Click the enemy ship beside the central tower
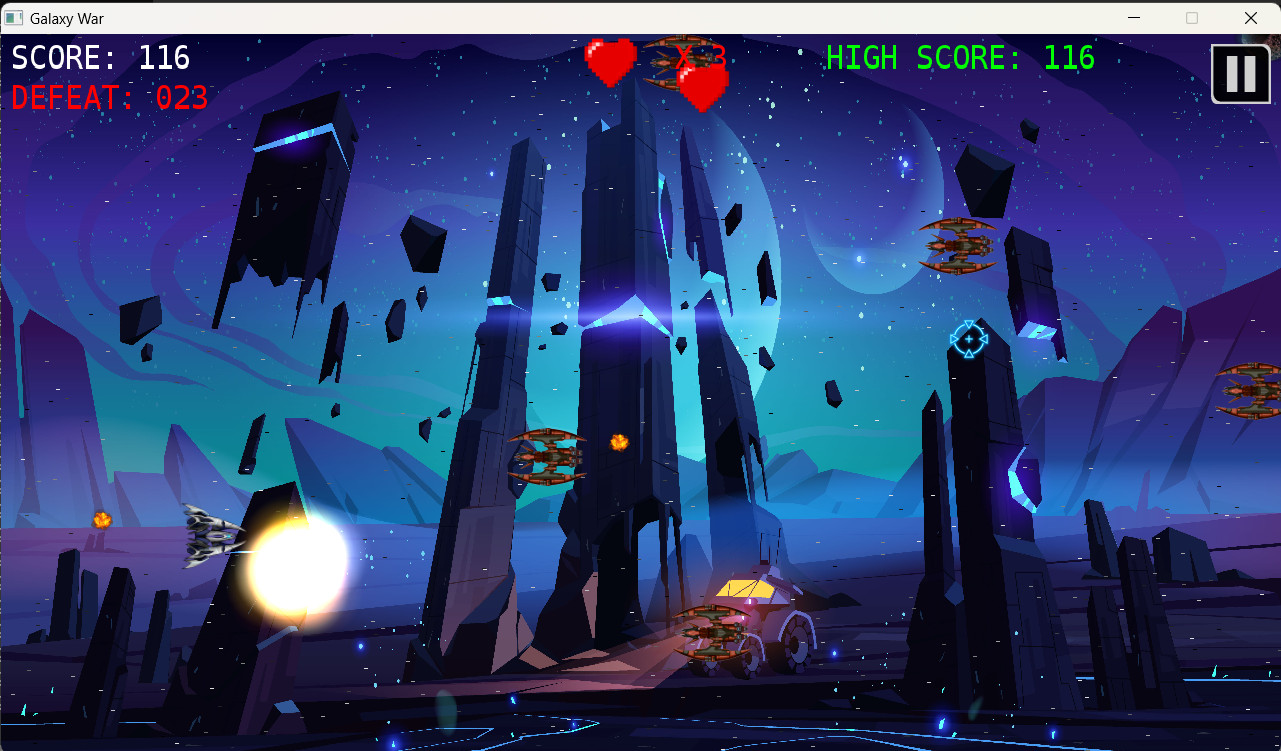 tap(548, 457)
